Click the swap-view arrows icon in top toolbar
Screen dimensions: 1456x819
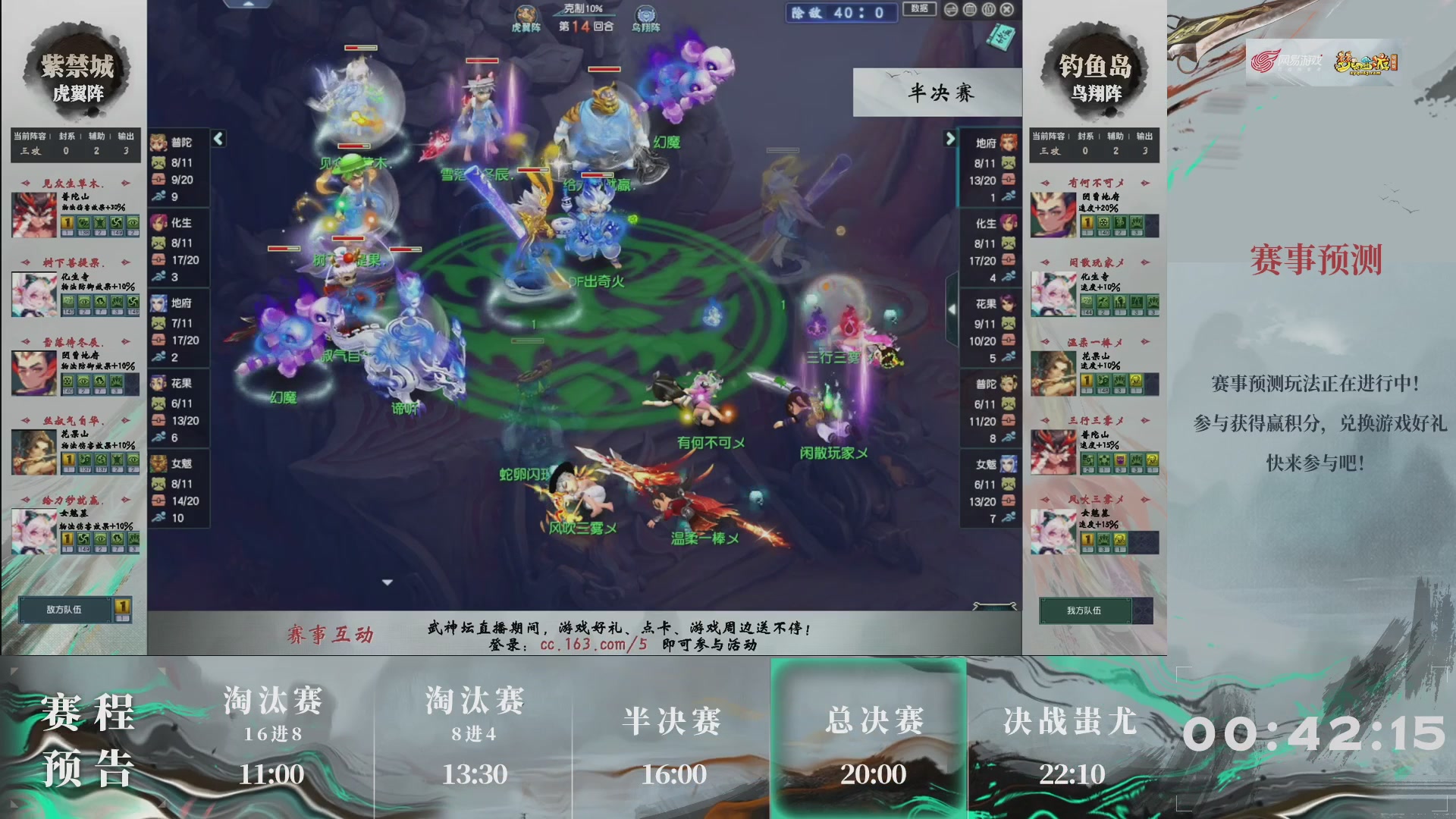(x=951, y=9)
